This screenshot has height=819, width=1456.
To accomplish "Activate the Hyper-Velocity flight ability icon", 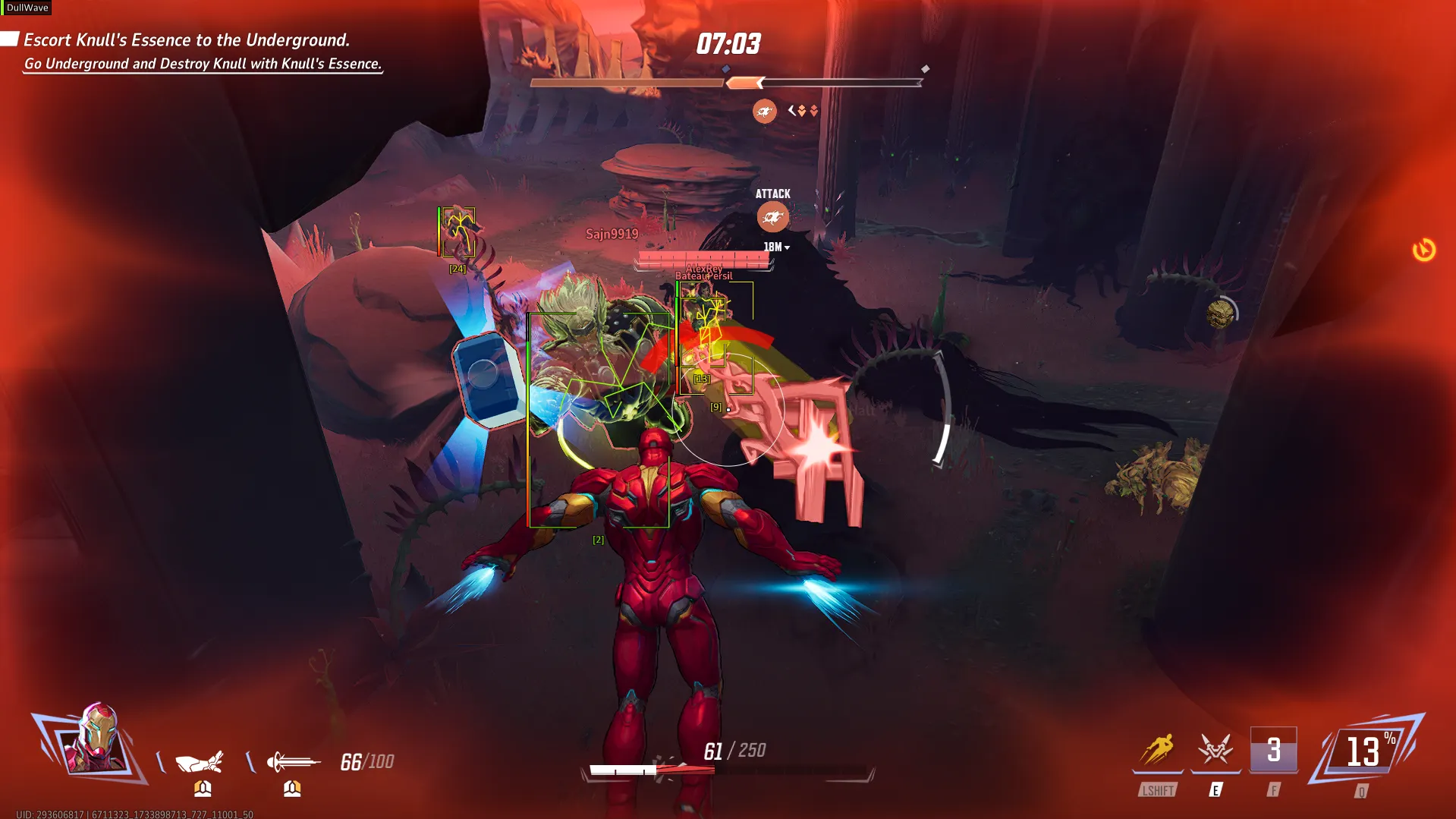I will click(x=1158, y=751).
